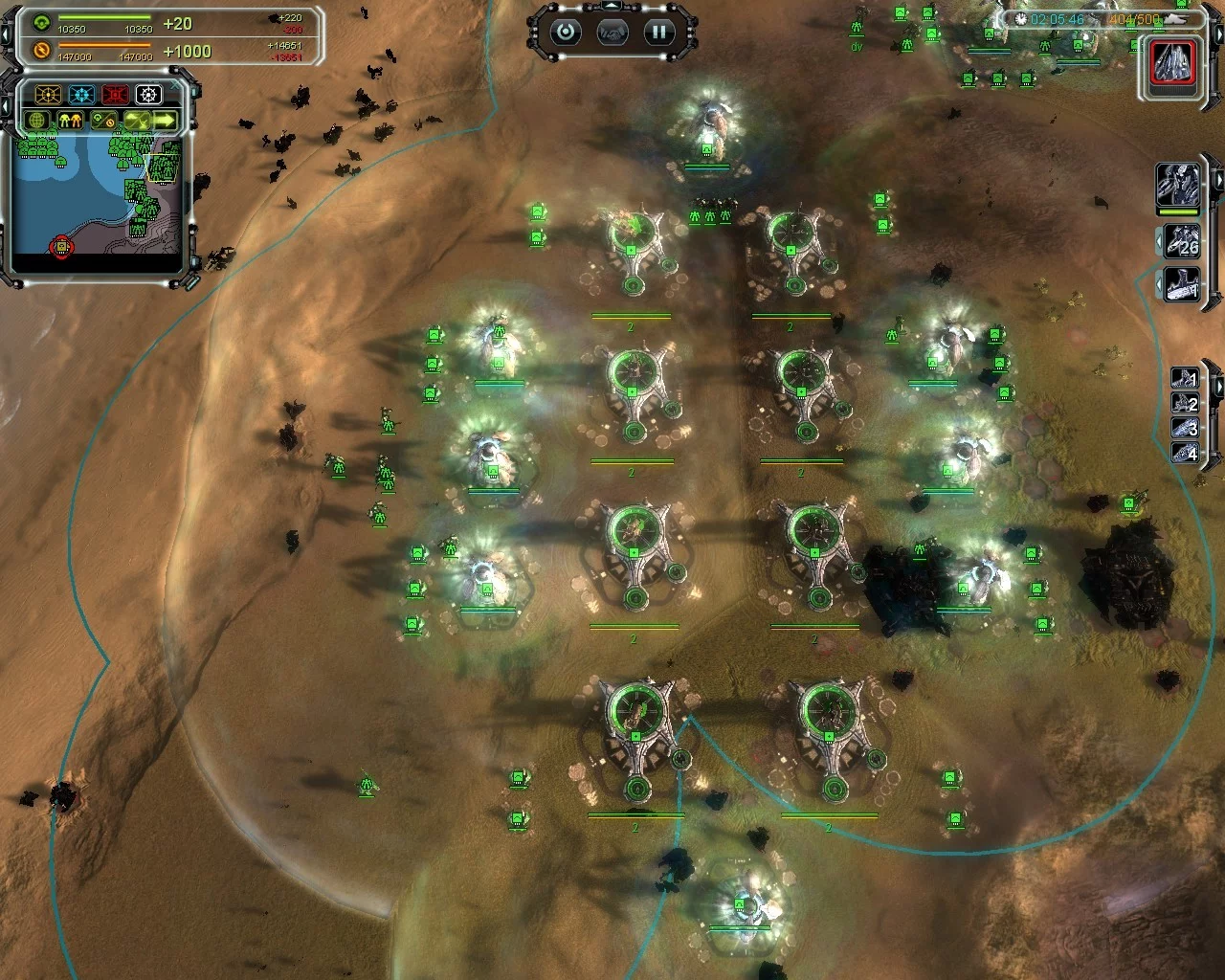The height and width of the screenshot is (980, 1225).
Task: Click the yellow arrow button above the minimap
Action: tap(166, 121)
